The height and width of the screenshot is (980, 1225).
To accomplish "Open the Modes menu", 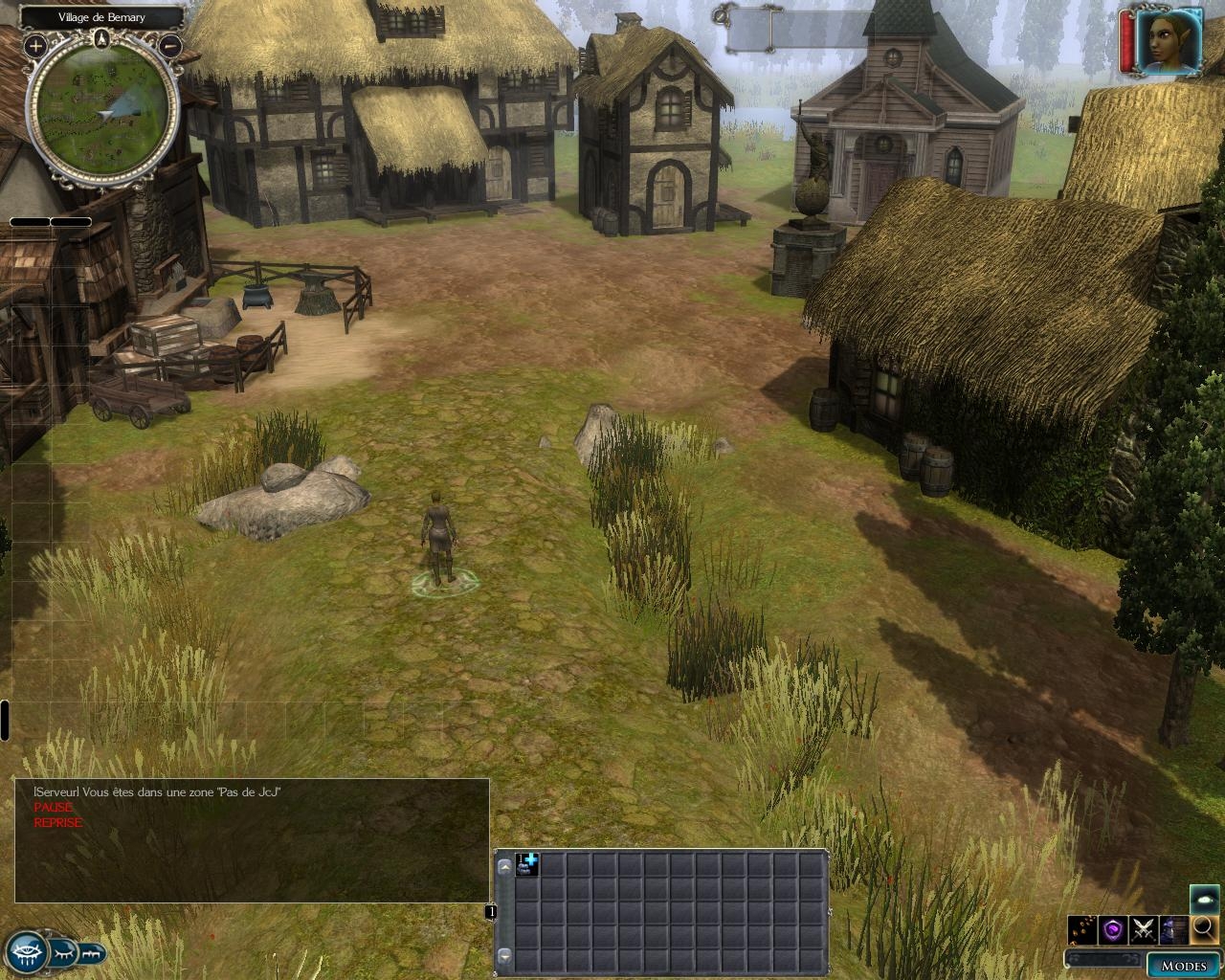I will pyautogui.click(x=1184, y=964).
